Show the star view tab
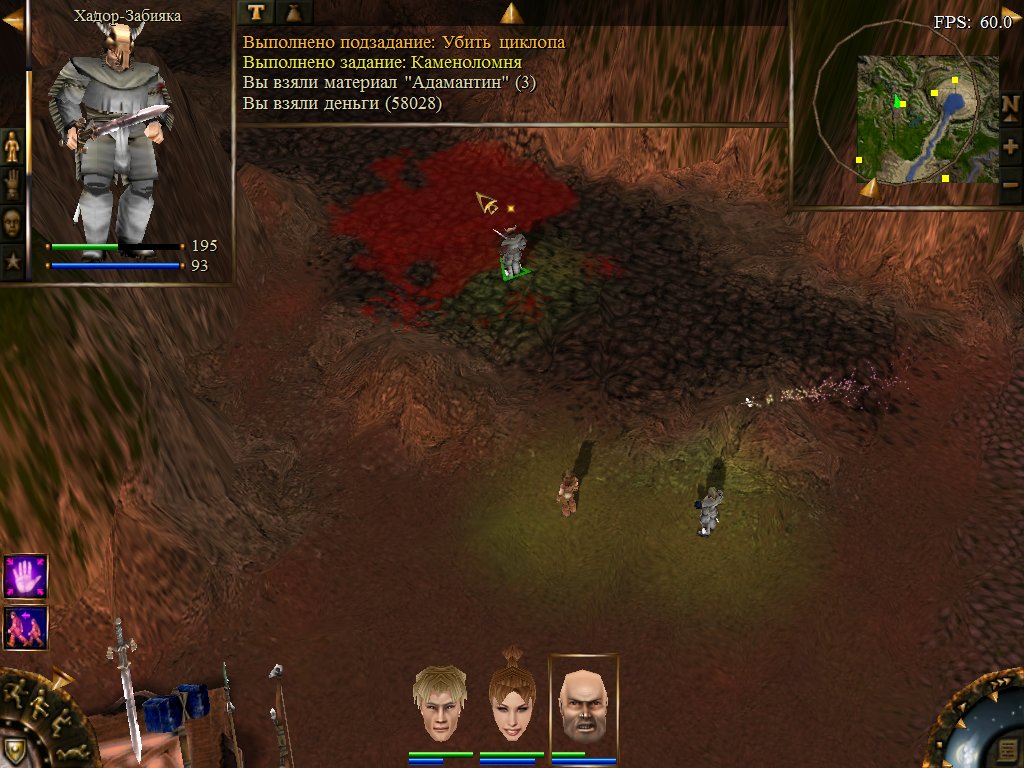The width and height of the screenshot is (1024, 768). coord(12,262)
